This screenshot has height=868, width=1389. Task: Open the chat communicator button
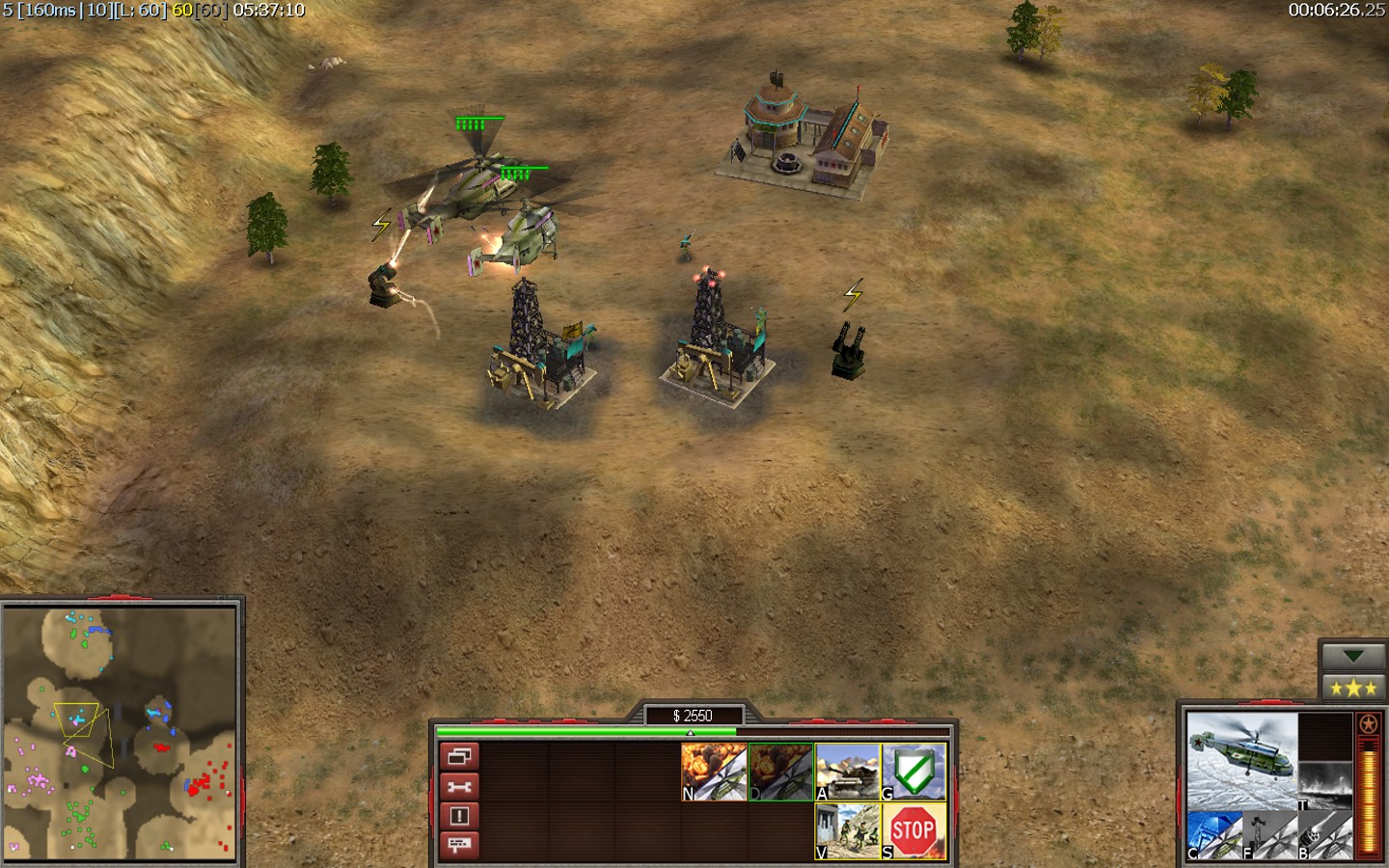pos(459,845)
